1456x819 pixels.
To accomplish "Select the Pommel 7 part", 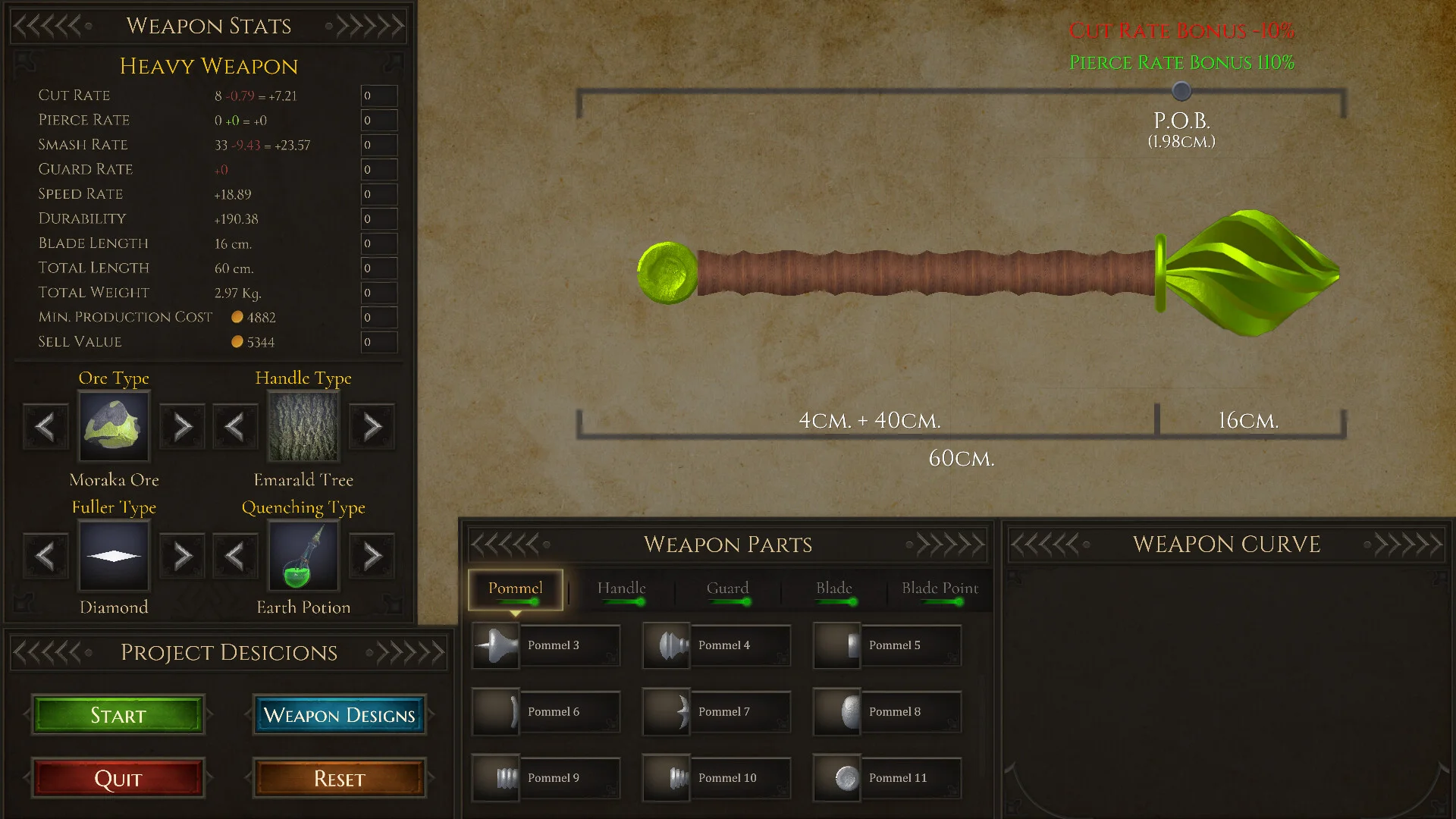I will 717,712.
